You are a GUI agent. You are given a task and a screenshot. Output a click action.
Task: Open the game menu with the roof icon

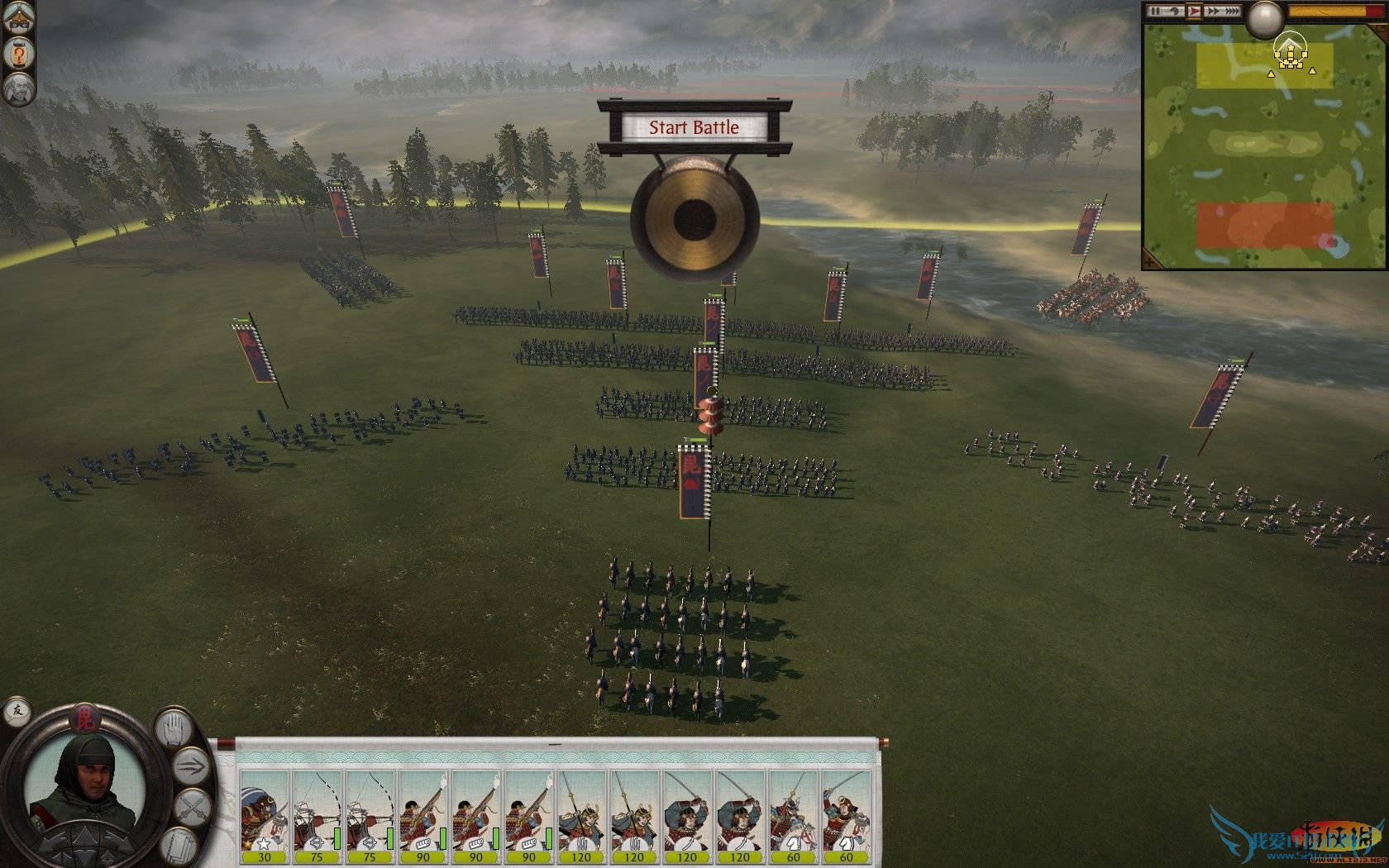click(x=18, y=18)
